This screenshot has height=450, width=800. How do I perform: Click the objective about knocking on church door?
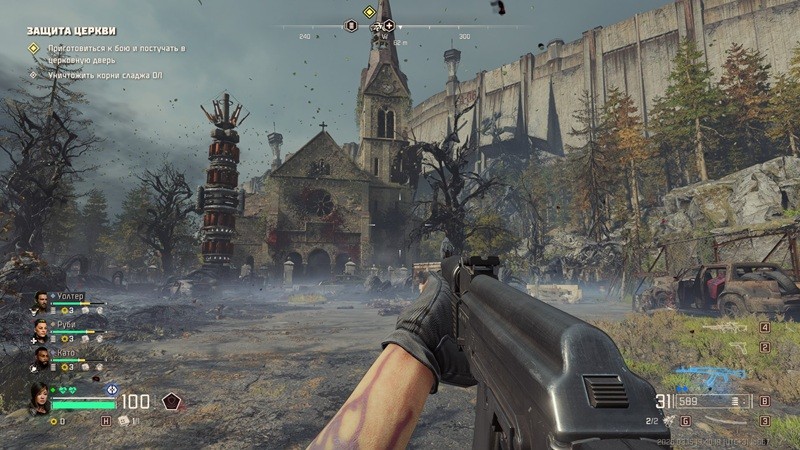click(x=111, y=54)
